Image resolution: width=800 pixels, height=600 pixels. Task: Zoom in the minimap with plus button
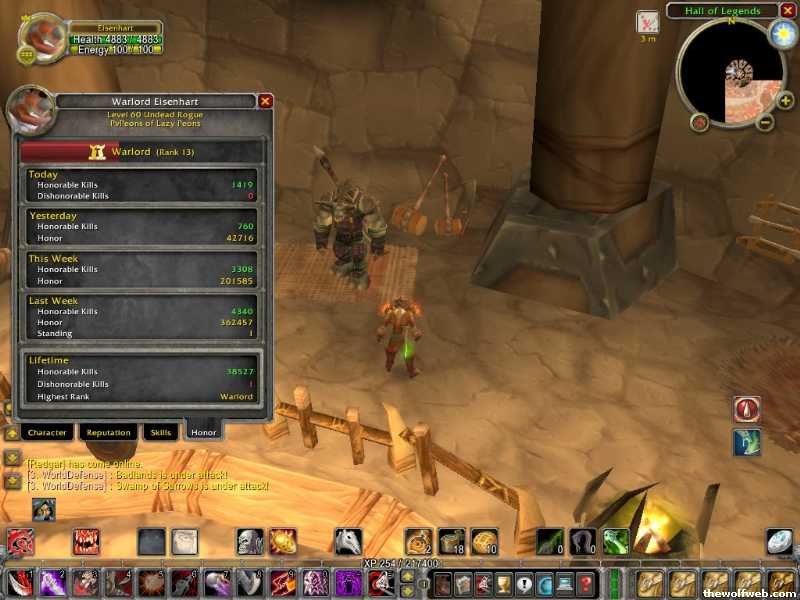(x=787, y=100)
